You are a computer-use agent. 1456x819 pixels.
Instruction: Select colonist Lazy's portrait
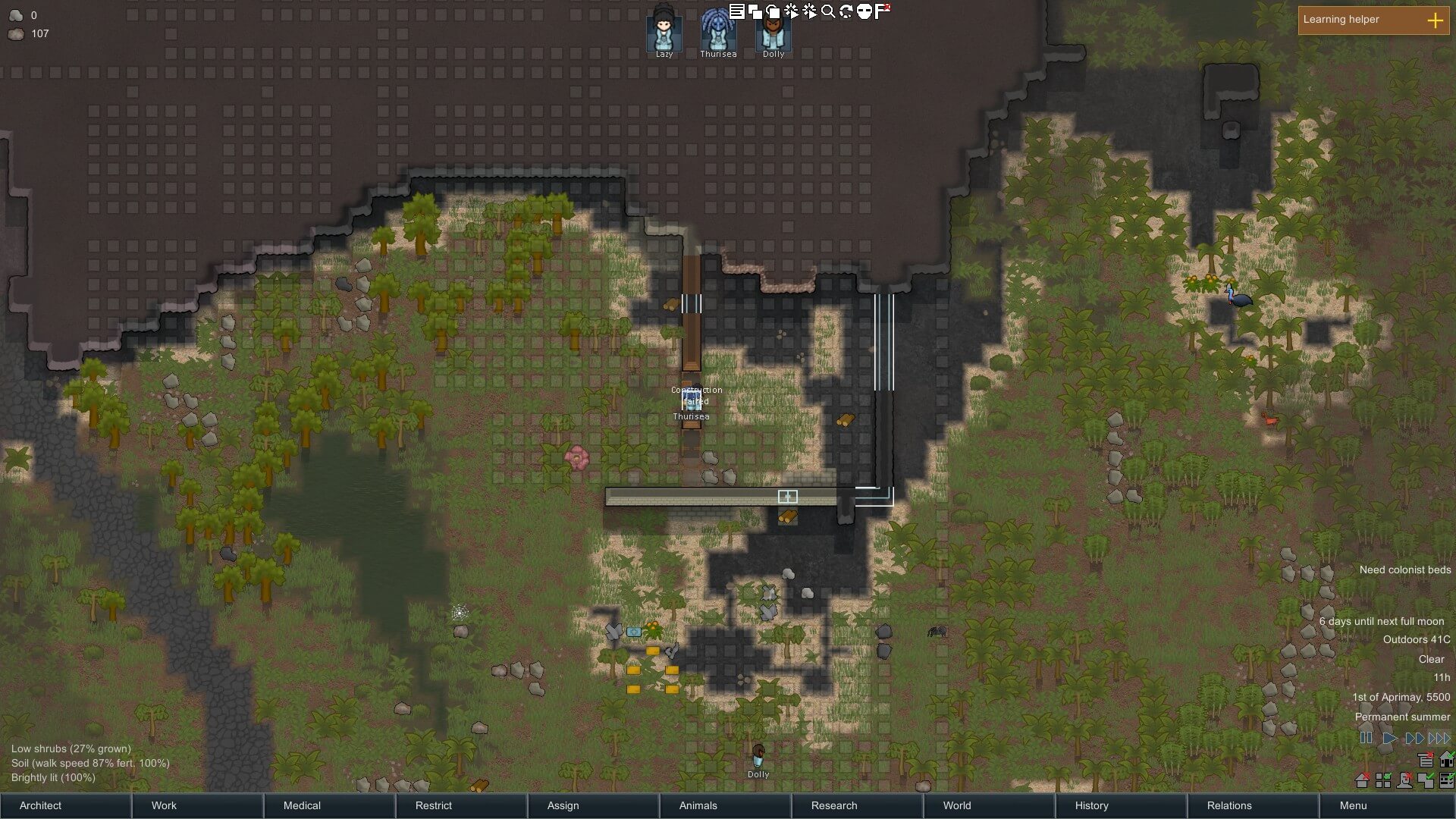tap(664, 32)
